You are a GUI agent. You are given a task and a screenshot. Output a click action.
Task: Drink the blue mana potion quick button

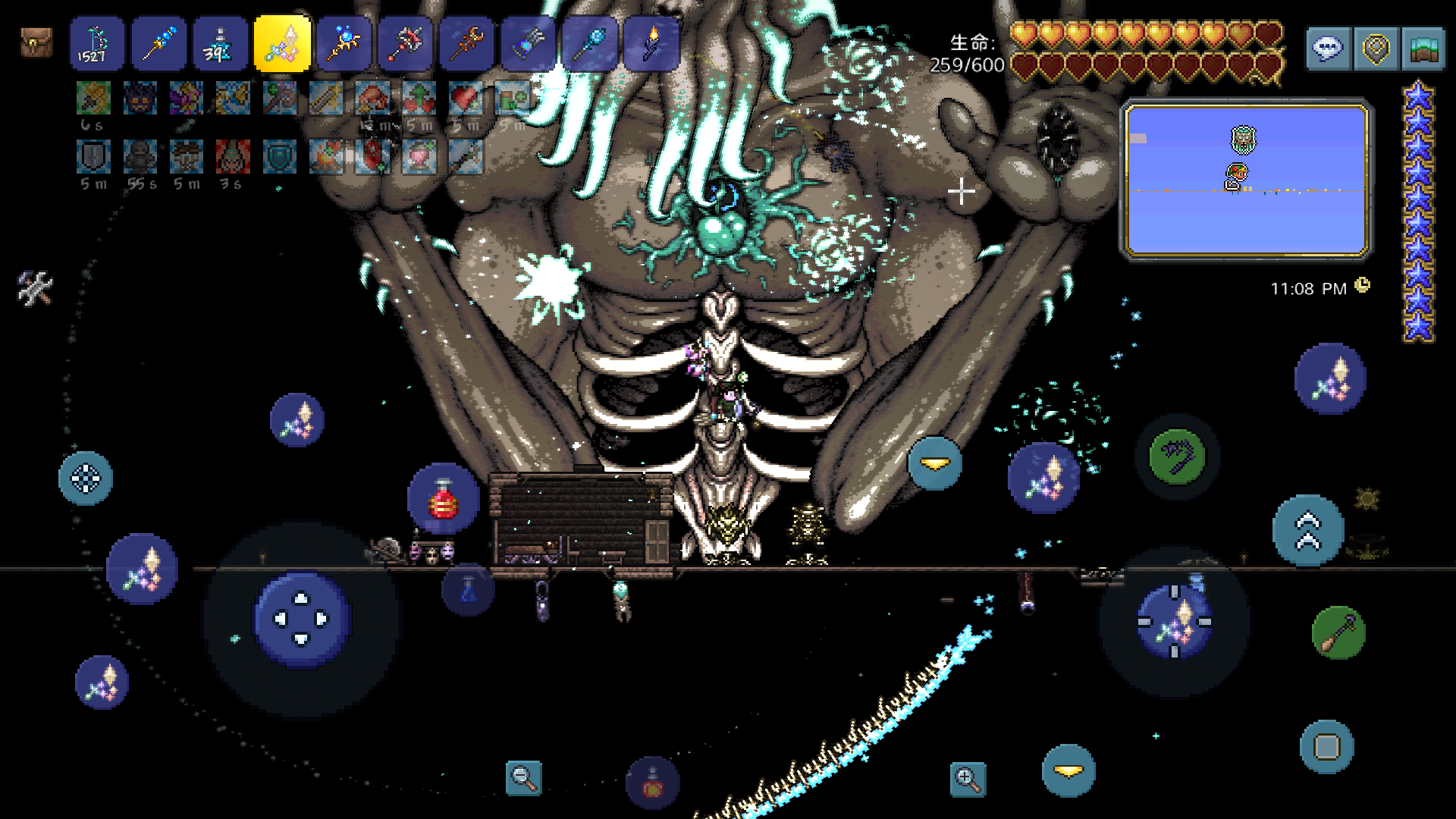(x=468, y=590)
